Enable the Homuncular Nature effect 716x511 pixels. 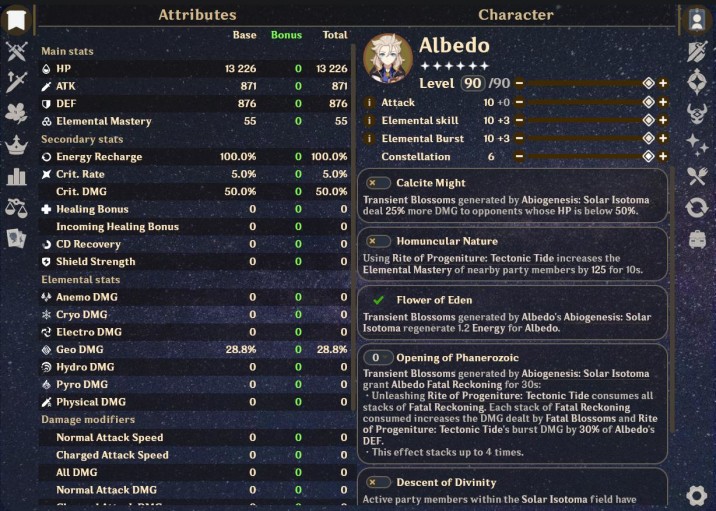[x=378, y=241]
